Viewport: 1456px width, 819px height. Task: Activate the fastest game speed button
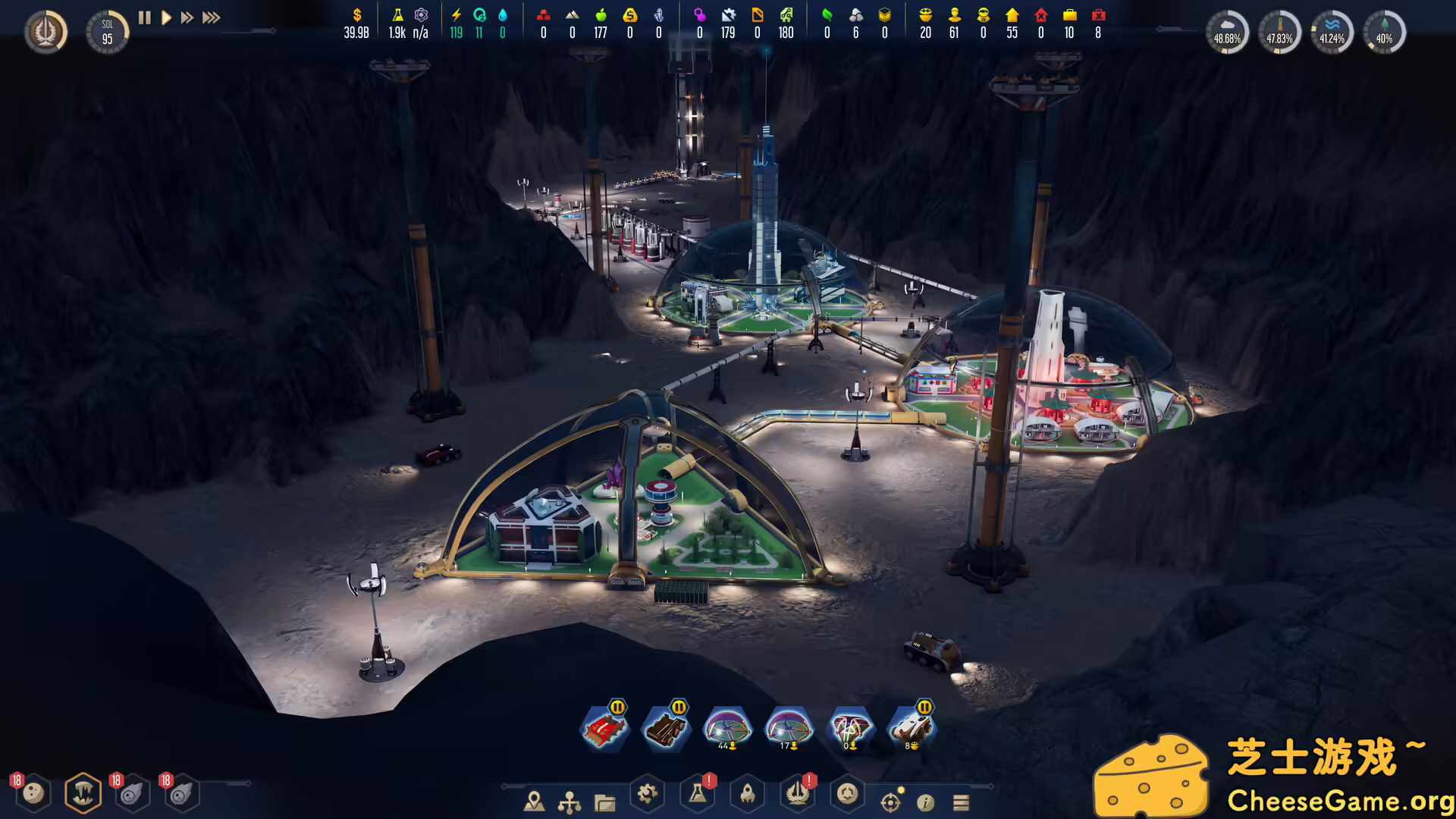[209, 18]
